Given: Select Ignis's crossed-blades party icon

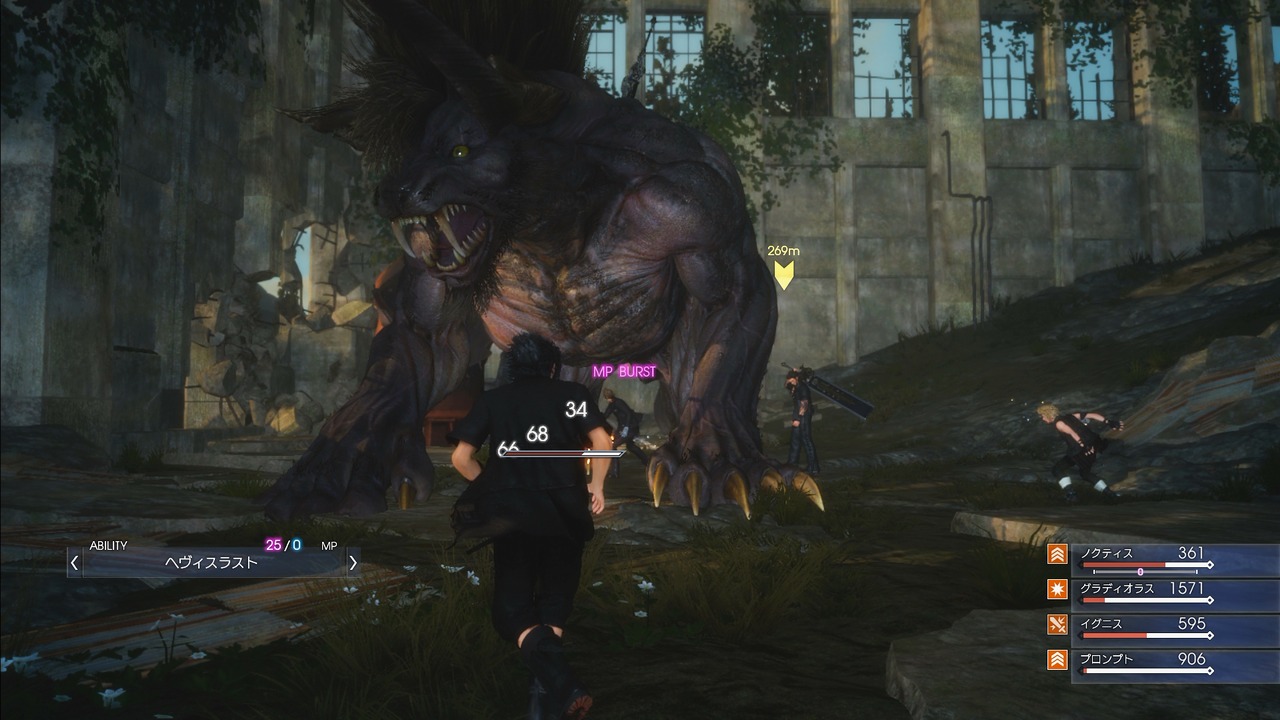Looking at the screenshot, I should [1058, 626].
